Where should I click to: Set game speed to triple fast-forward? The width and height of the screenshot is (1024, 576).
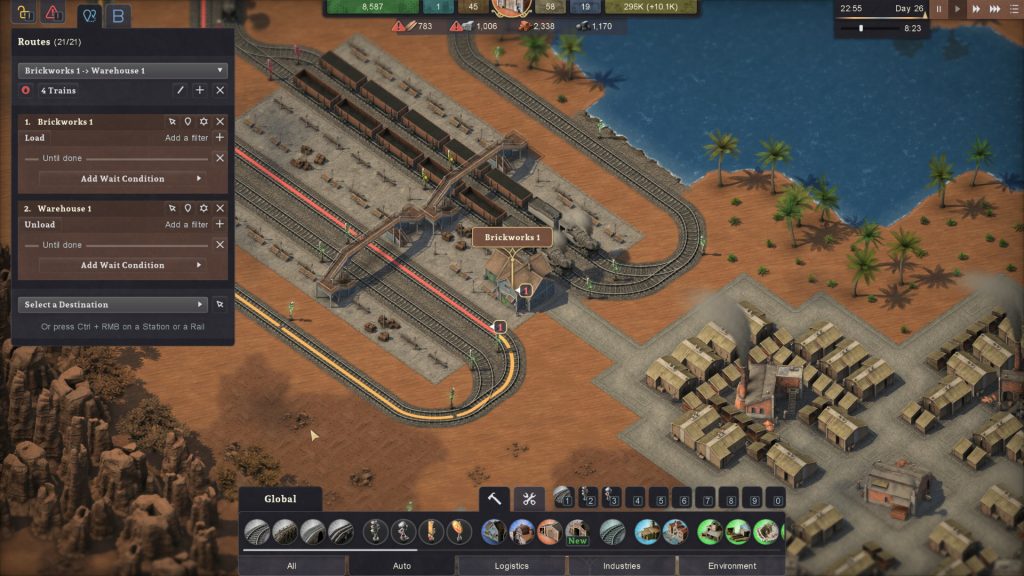(x=1002, y=9)
